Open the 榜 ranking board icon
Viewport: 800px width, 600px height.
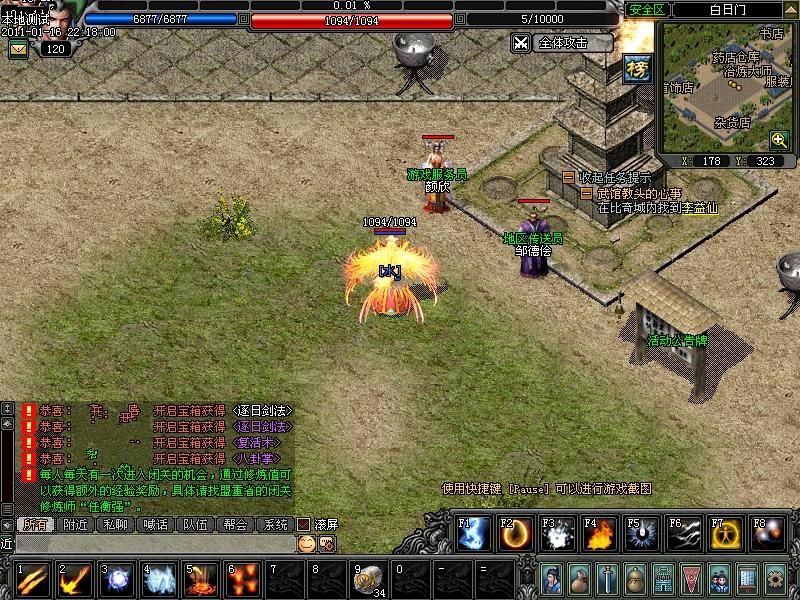coord(637,67)
